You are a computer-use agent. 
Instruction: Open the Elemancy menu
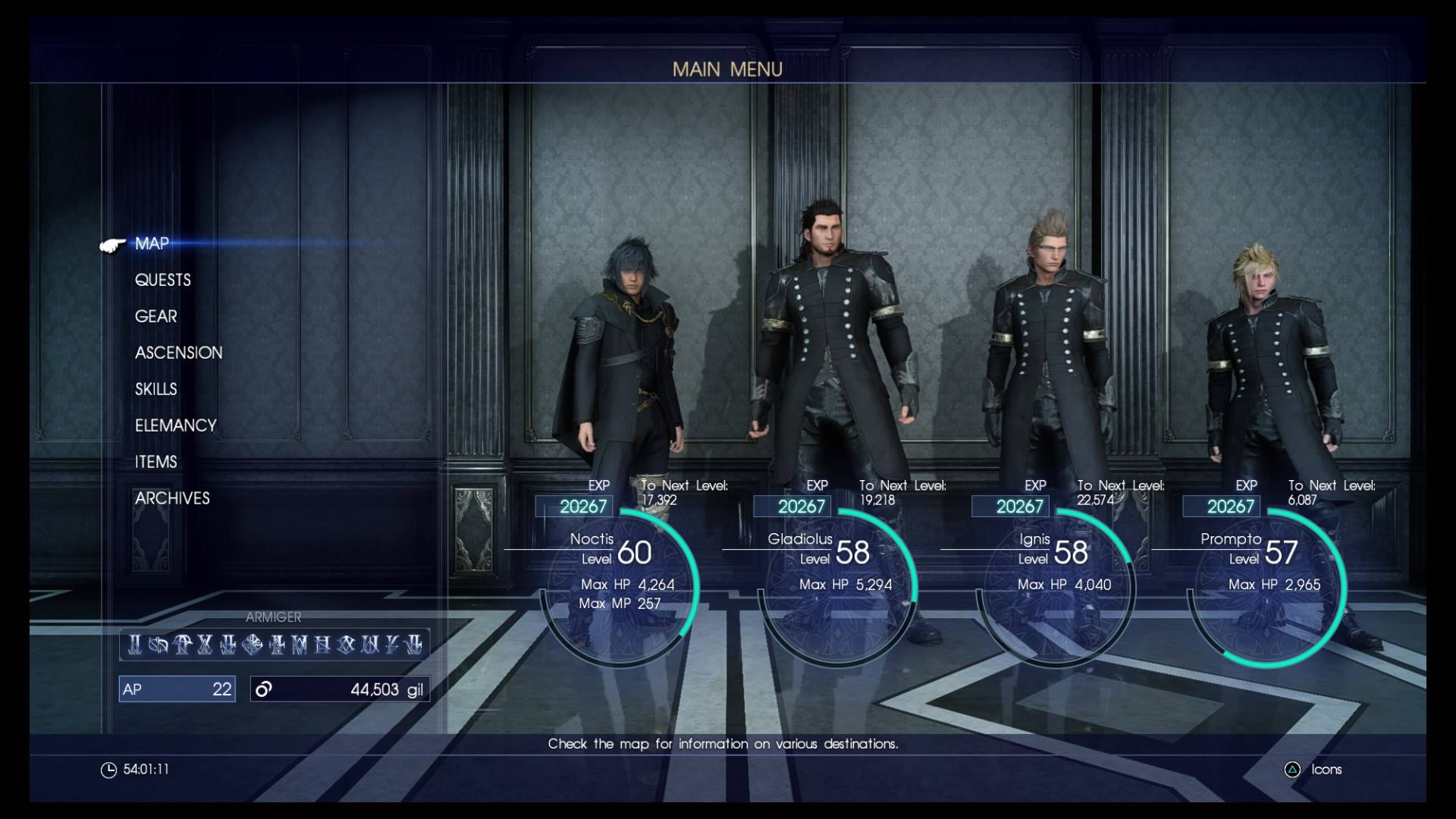point(175,425)
